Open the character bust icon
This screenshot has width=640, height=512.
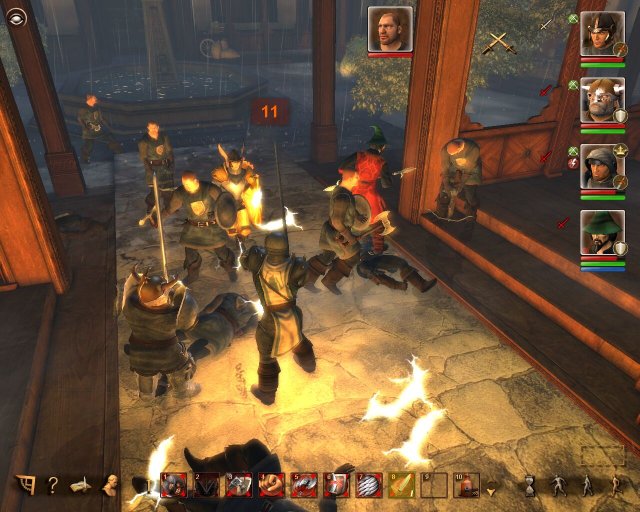[x=111, y=485]
